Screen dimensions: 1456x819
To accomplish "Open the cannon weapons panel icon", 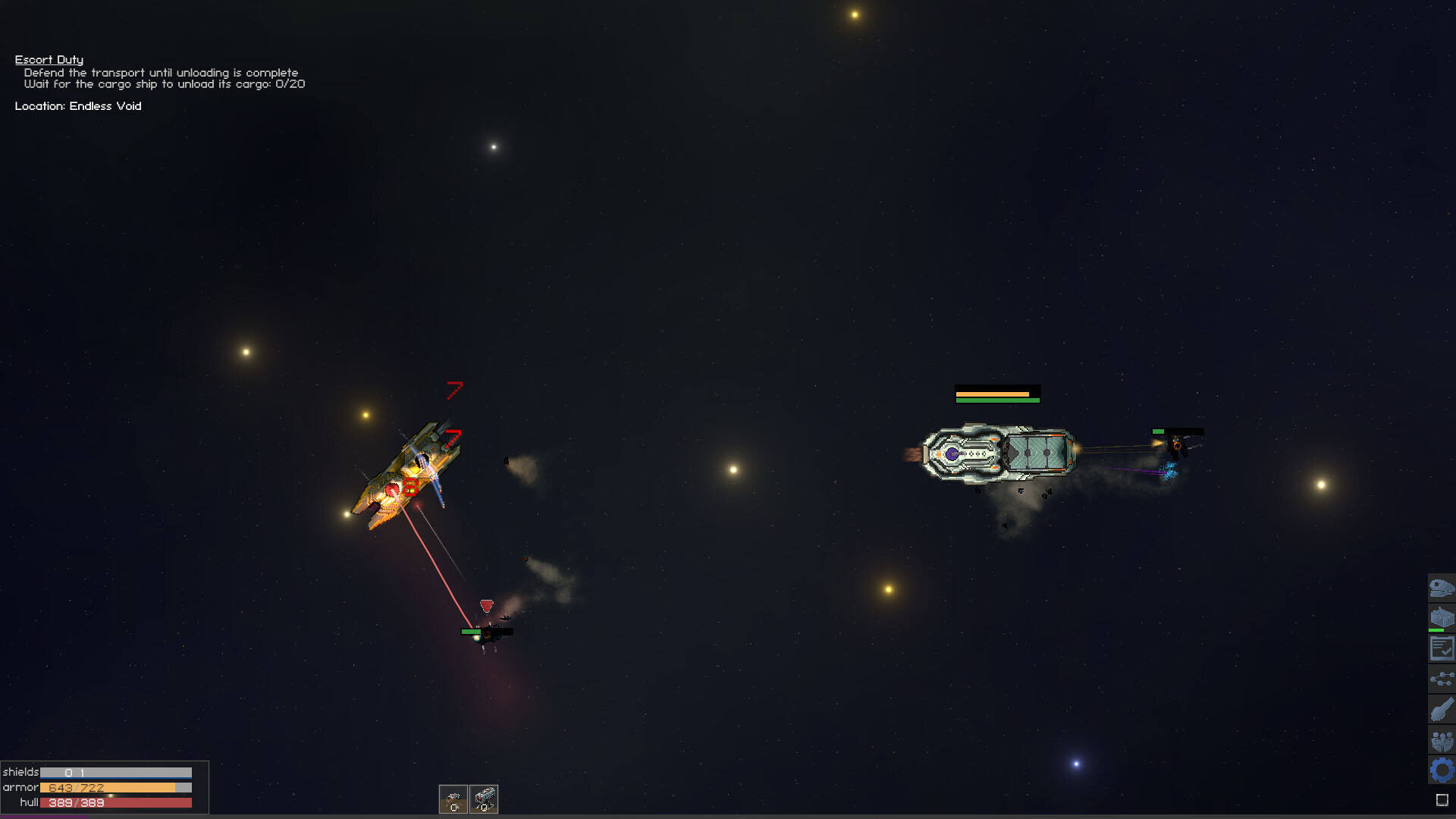I will click(x=1441, y=710).
